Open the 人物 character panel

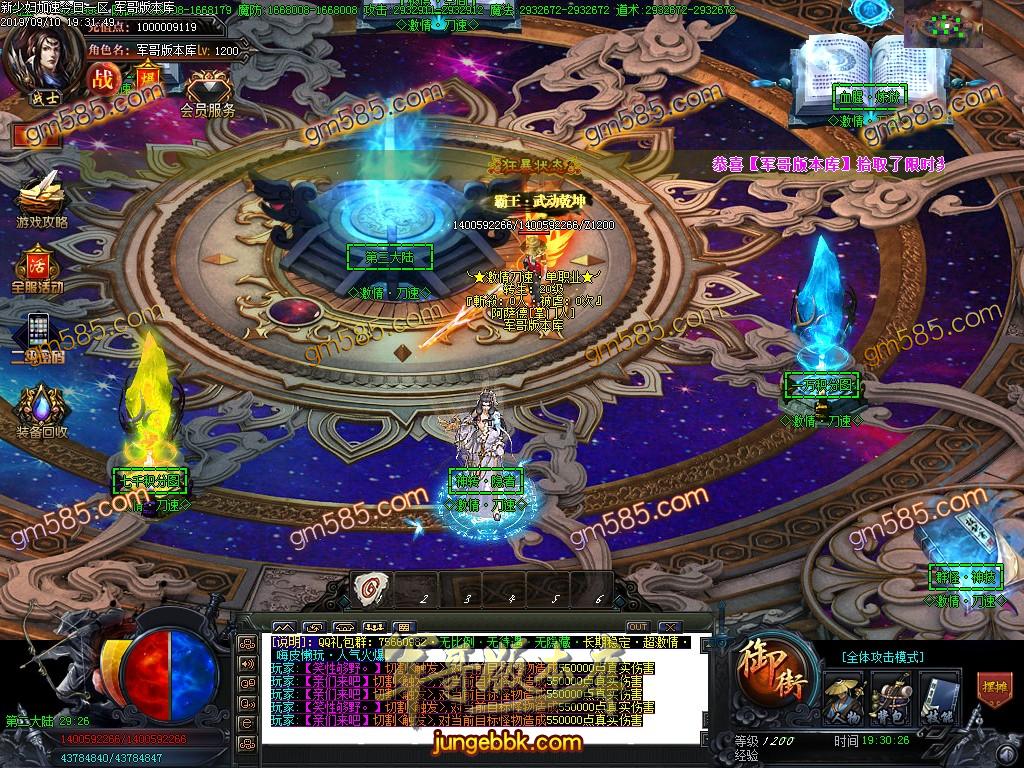pyautogui.click(x=843, y=693)
